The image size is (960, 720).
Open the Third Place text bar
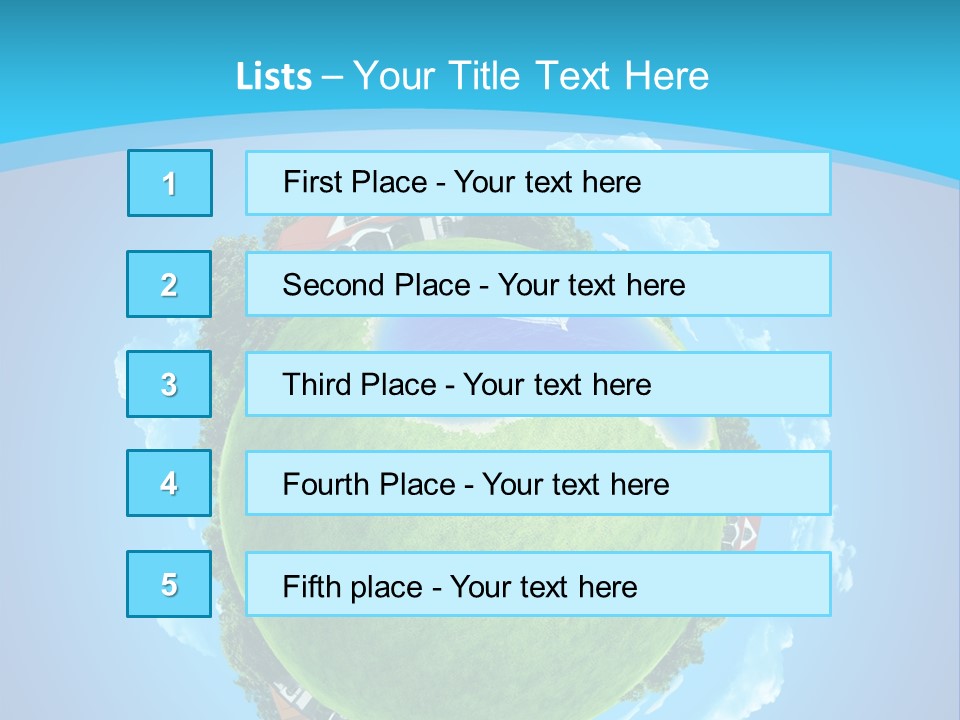click(x=538, y=384)
